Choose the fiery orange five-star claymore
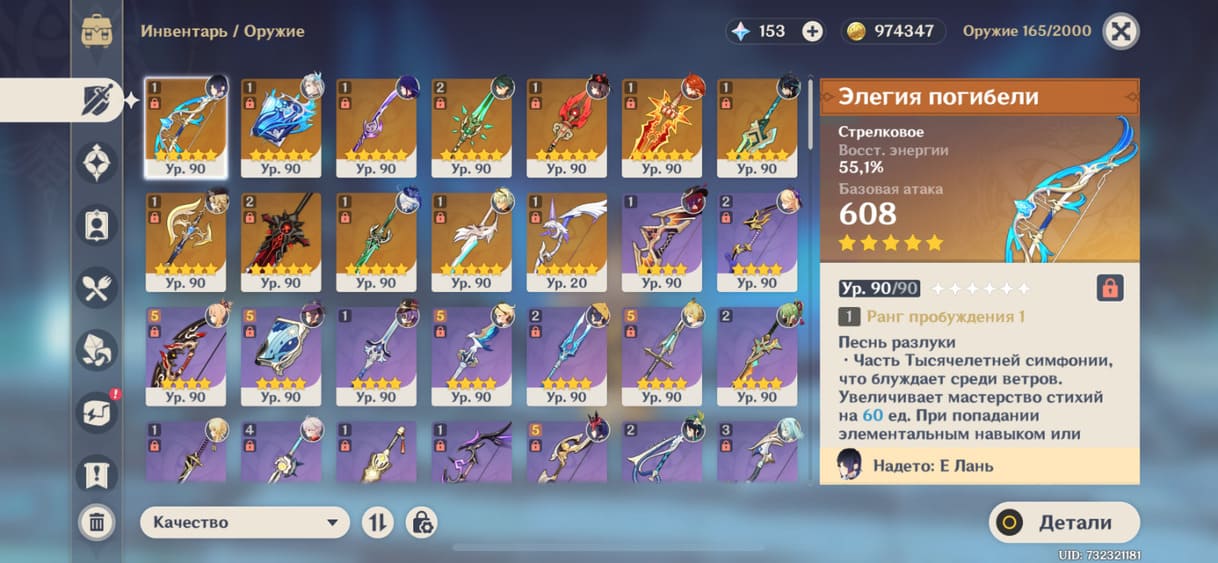1218x563 pixels. coord(662,127)
